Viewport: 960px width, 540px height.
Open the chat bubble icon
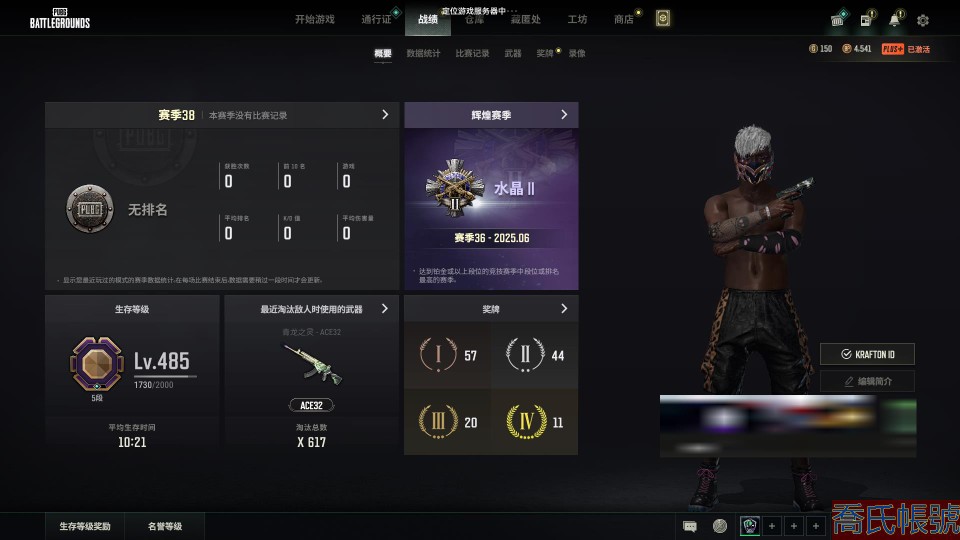tap(690, 526)
